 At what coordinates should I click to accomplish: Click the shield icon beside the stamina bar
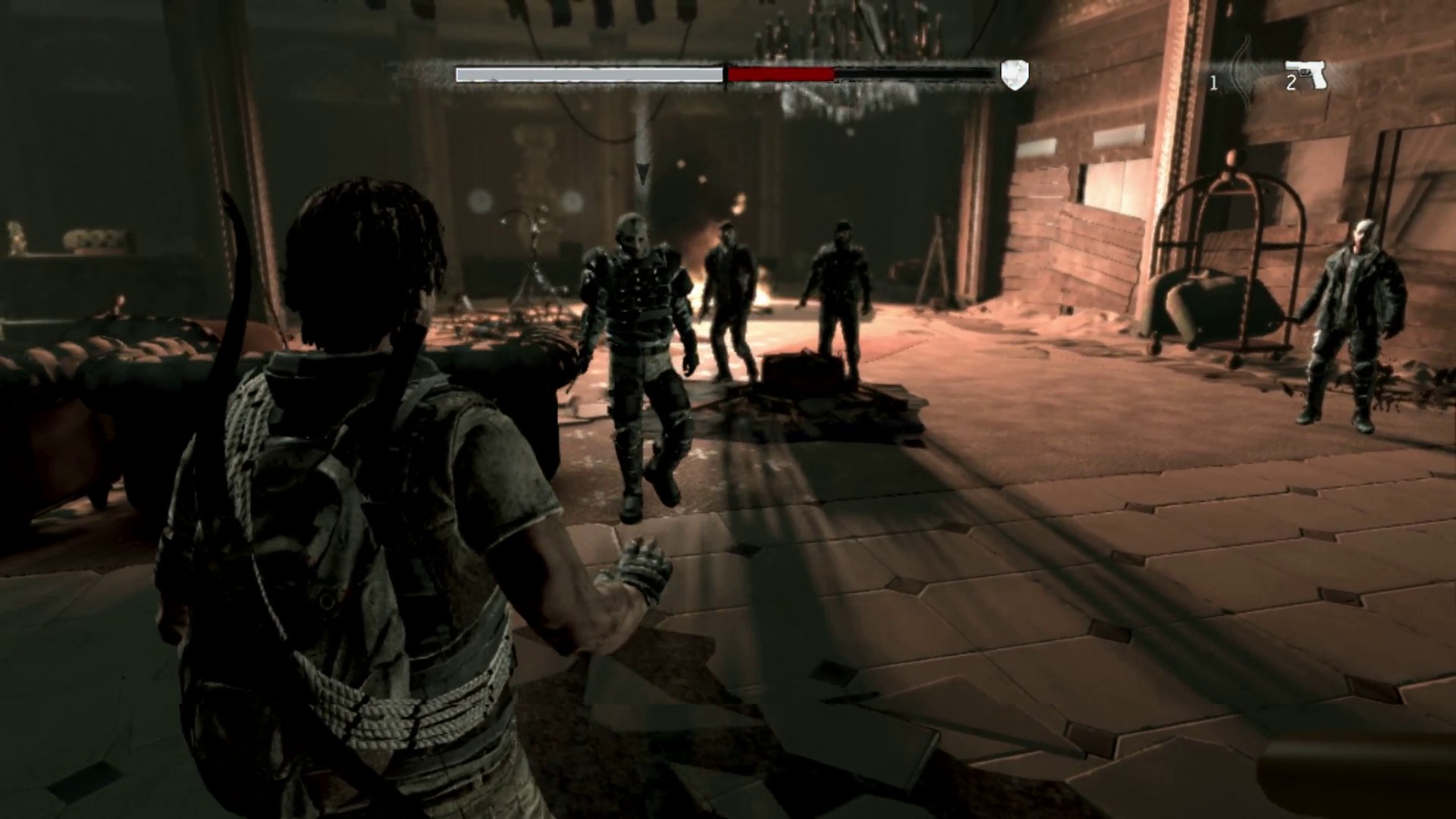[1015, 75]
